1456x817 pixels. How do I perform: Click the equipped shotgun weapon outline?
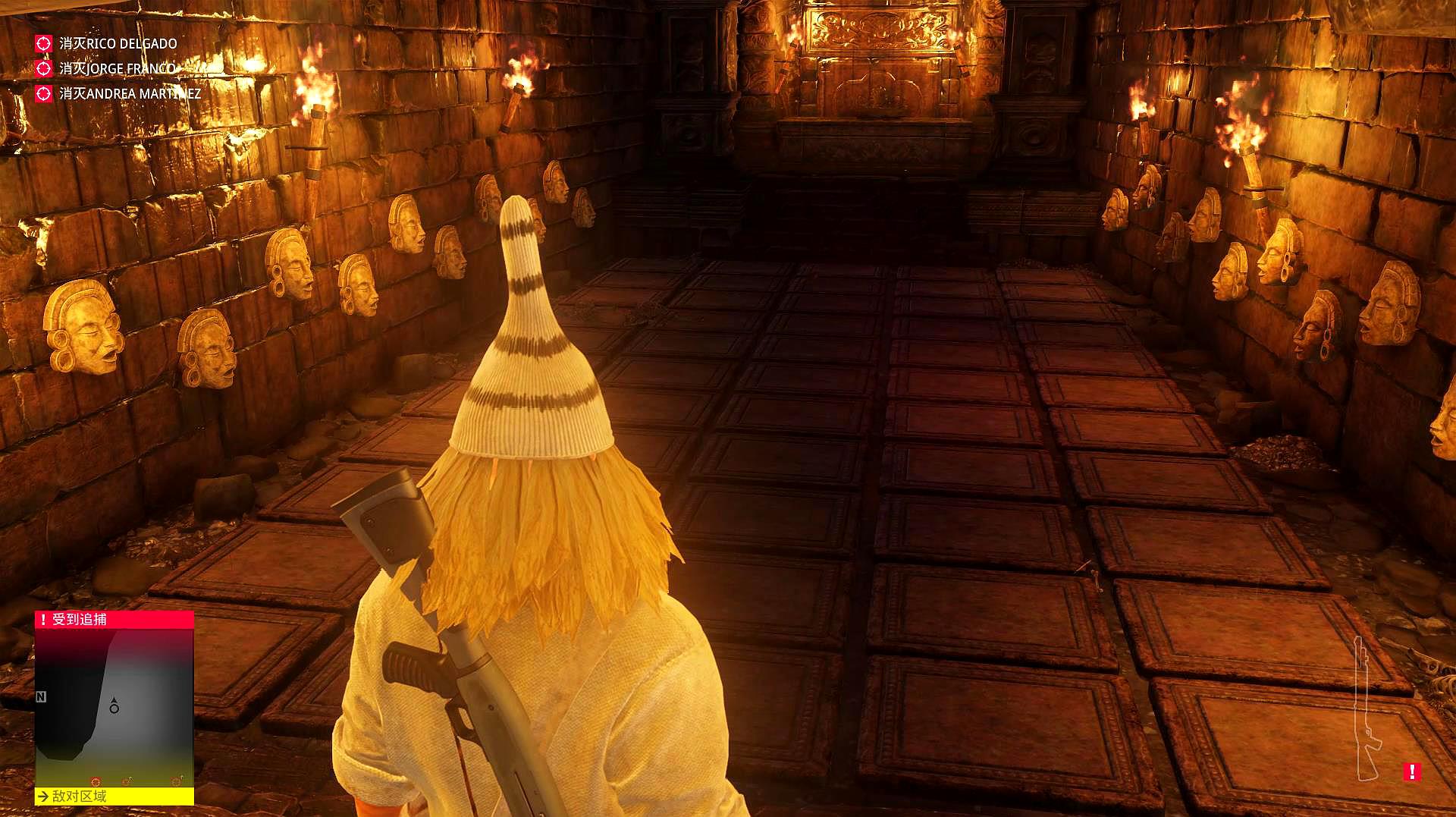(x=1366, y=709)
